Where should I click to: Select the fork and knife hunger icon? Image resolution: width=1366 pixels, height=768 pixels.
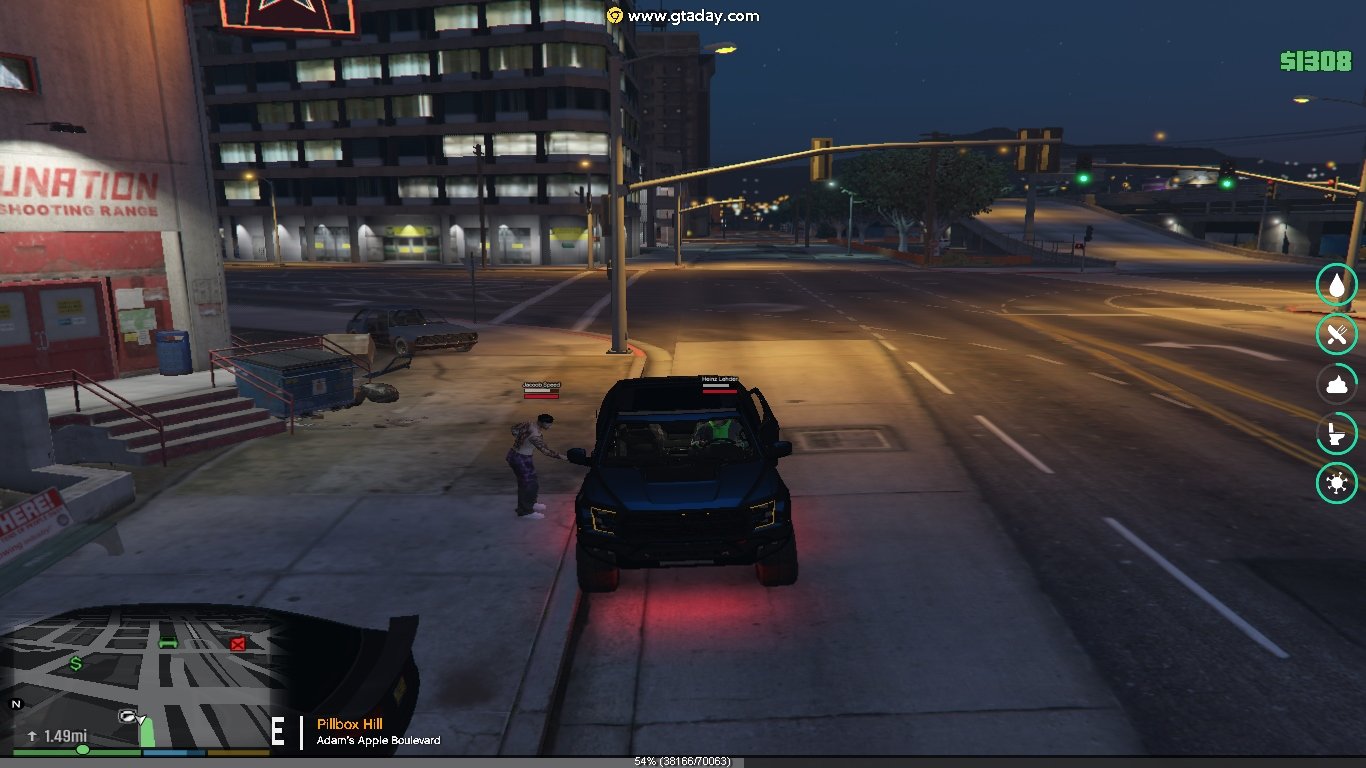(1337, 335)
